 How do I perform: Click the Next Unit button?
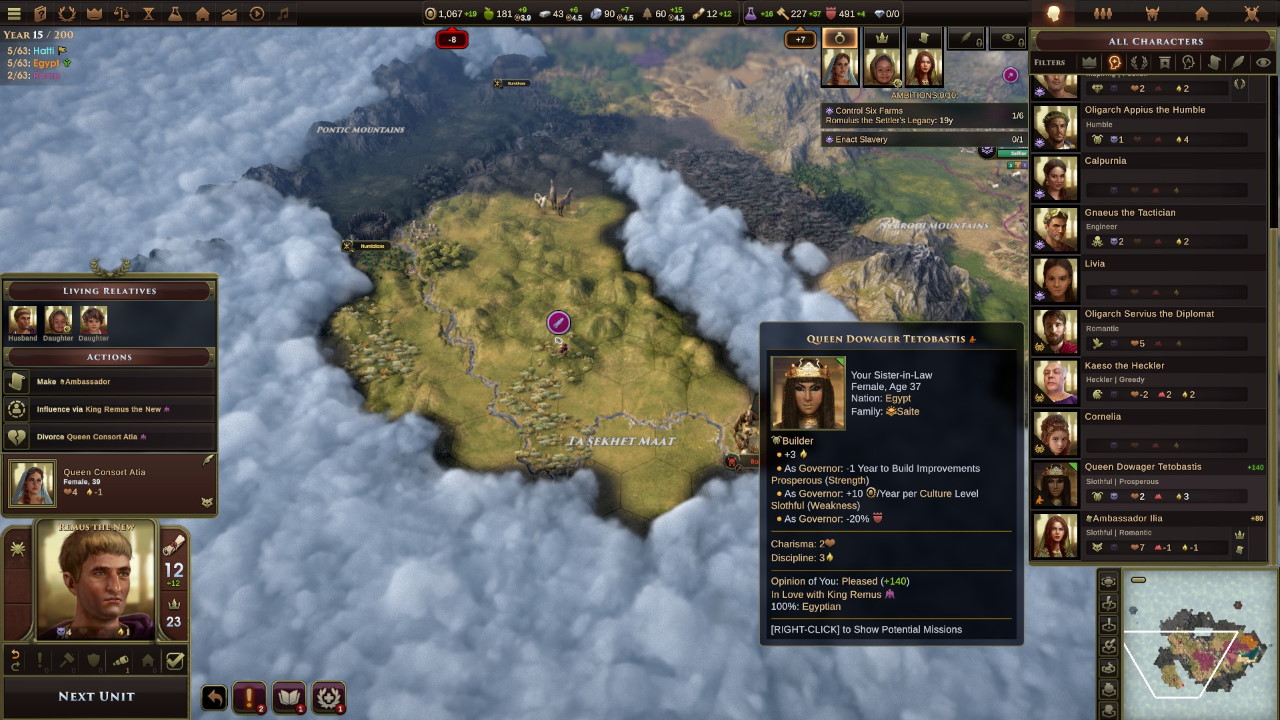pyautogui.click(x=96, y=696)
